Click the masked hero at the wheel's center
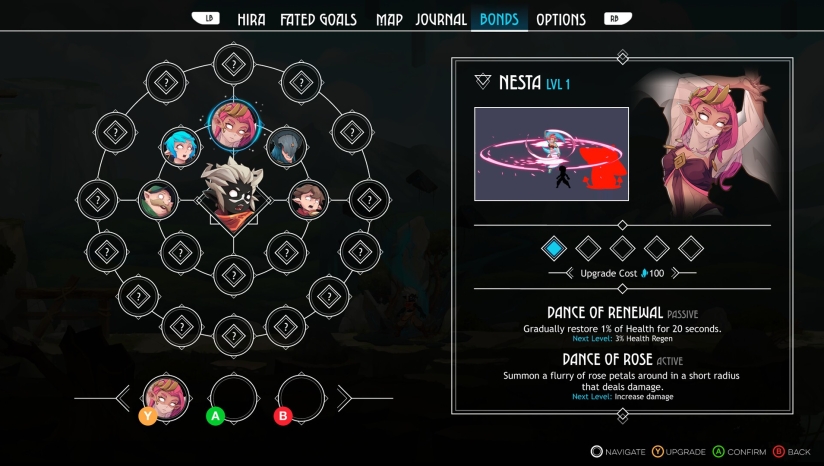The height and width of the screenshot is (466, 824). pos(233,193)
